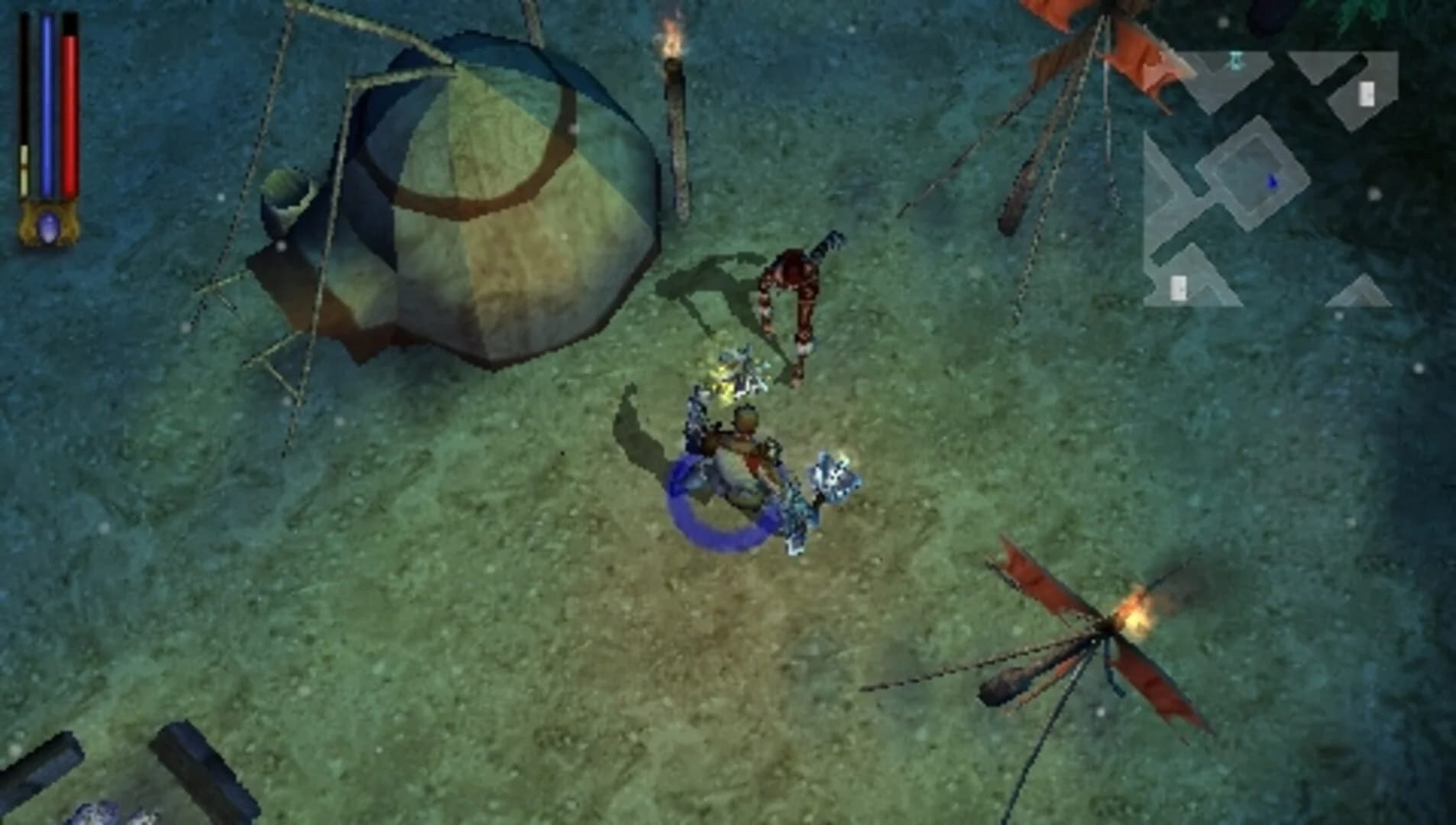Click the small white dot on the minimap's right side
Image resolution: width=1456 pixels, height=825 pixels.
point(1375,194)
